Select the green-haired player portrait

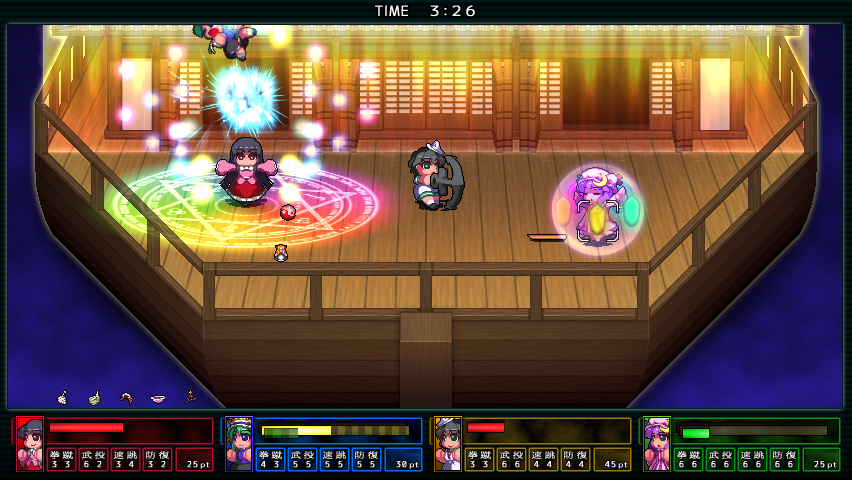[238, 443]
